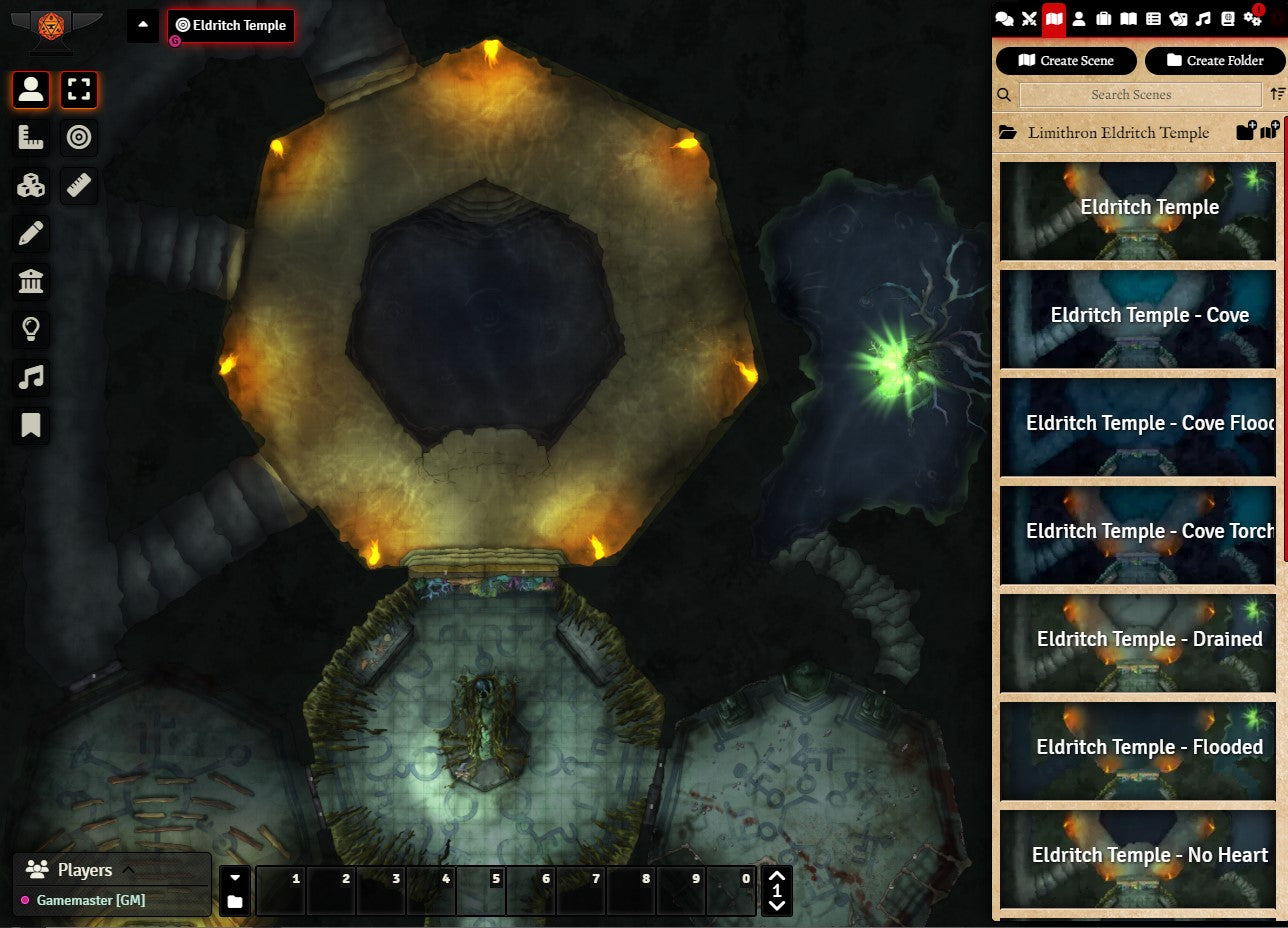Open the Eldritch Temple - Cove scene thumbnail
Image resolution: width=1288 pixels, height=928 pixels.
tap(1138, 316)
